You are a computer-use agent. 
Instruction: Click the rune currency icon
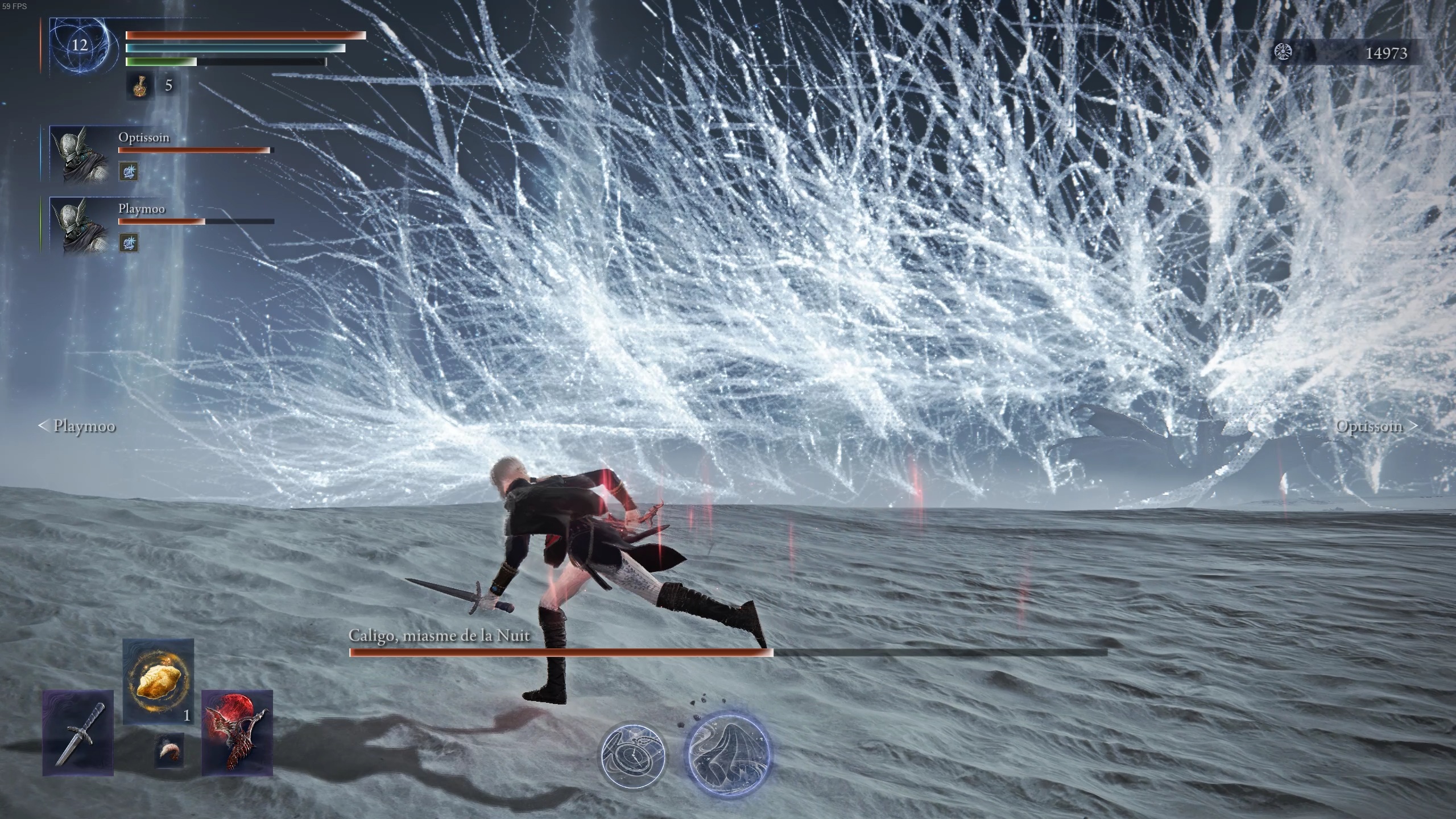click(x=1282, y=53)
